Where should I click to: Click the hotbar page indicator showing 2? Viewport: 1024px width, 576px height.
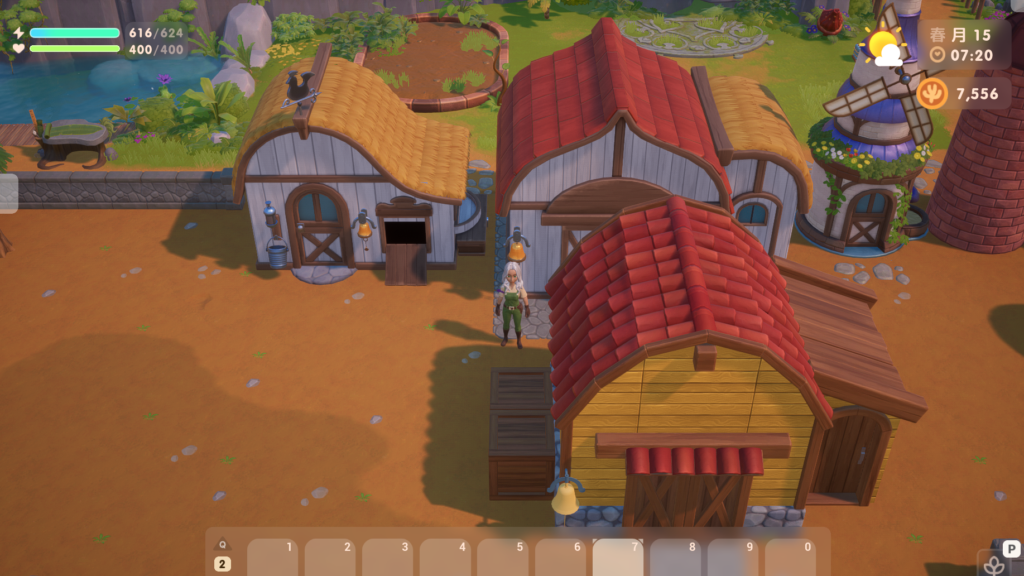(222, 564)
